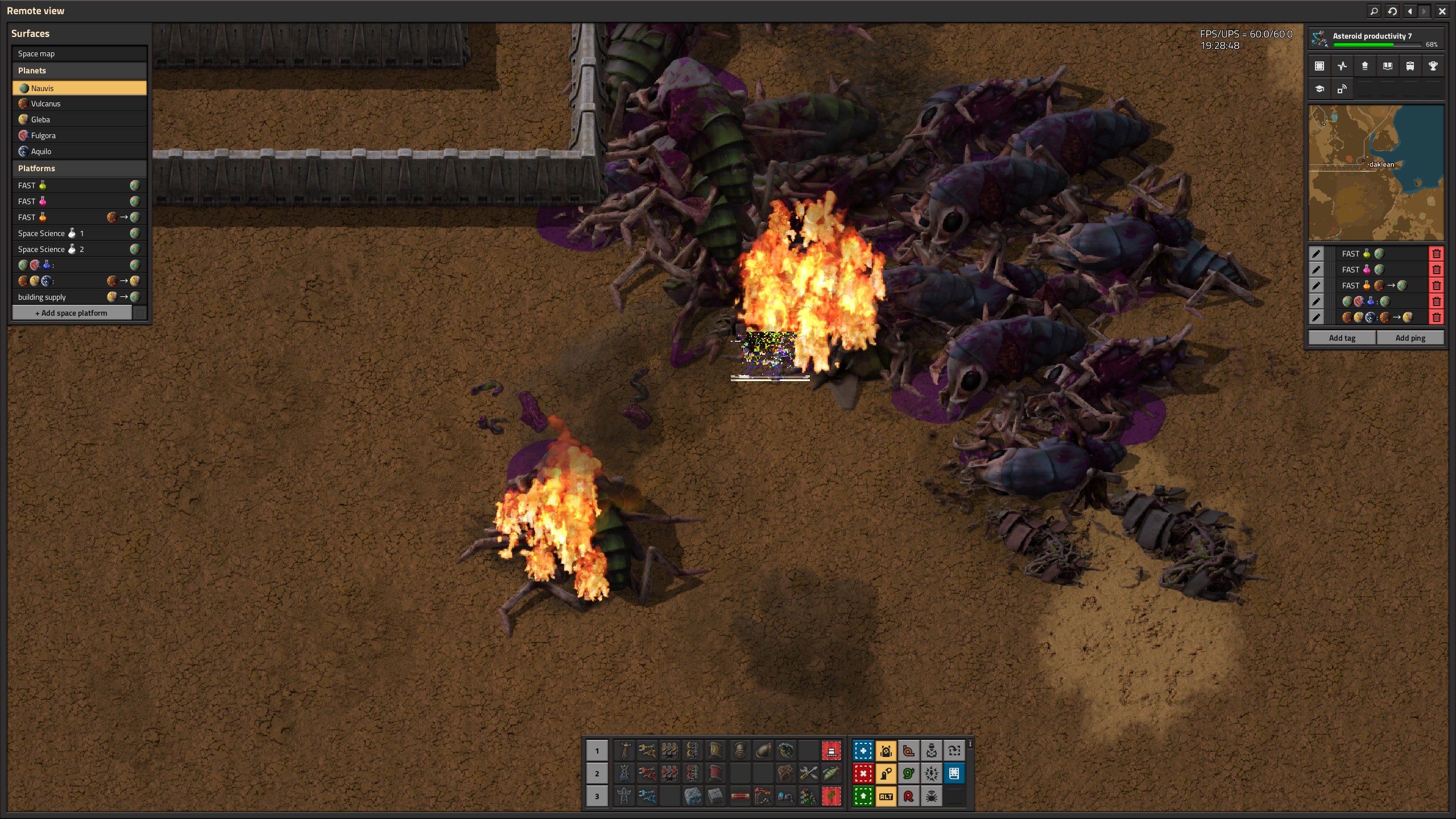Toggle the ALT mode shortcut

886,796
